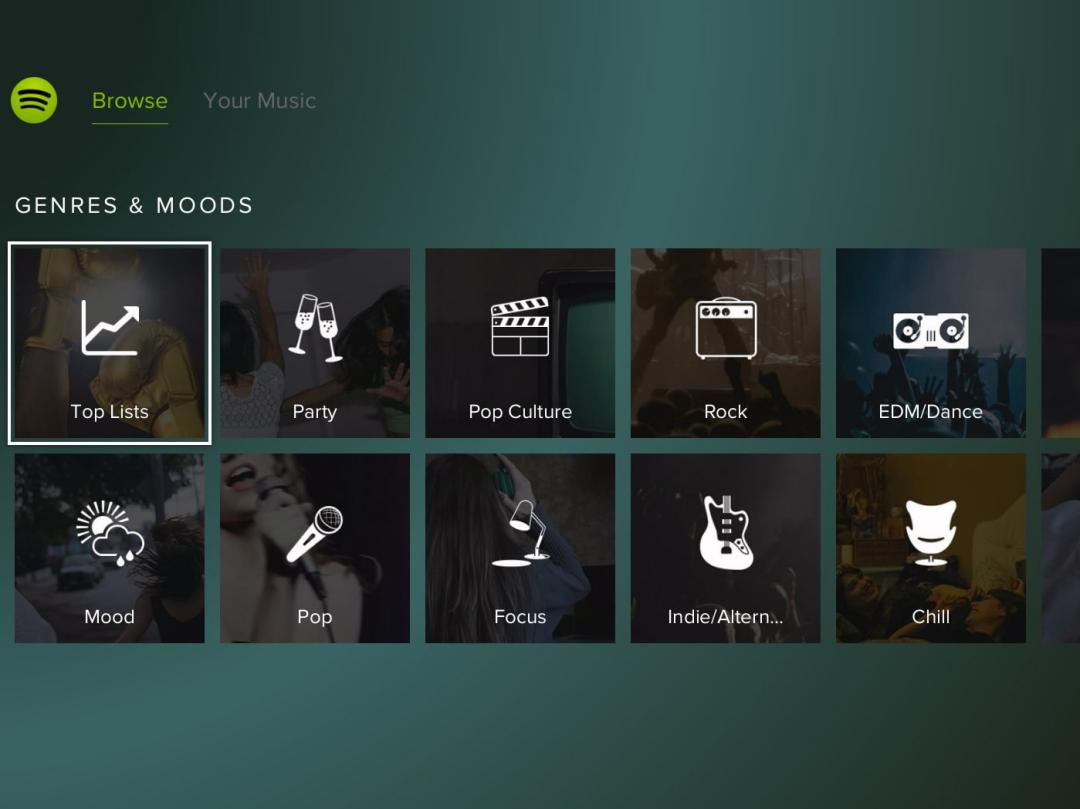
Task: Select the Focus tile
Action: (x=520, y=548)
